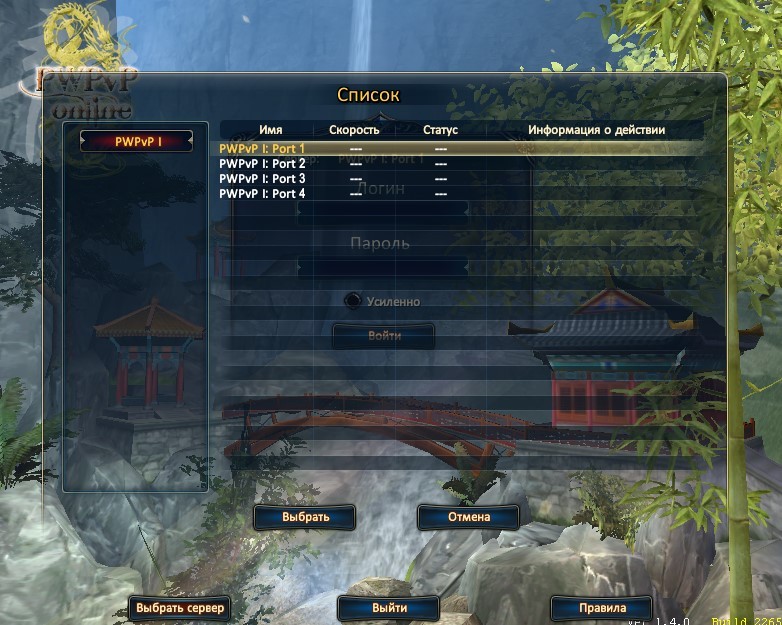Select PWPvP I: Port 2 server

(262, 164)
